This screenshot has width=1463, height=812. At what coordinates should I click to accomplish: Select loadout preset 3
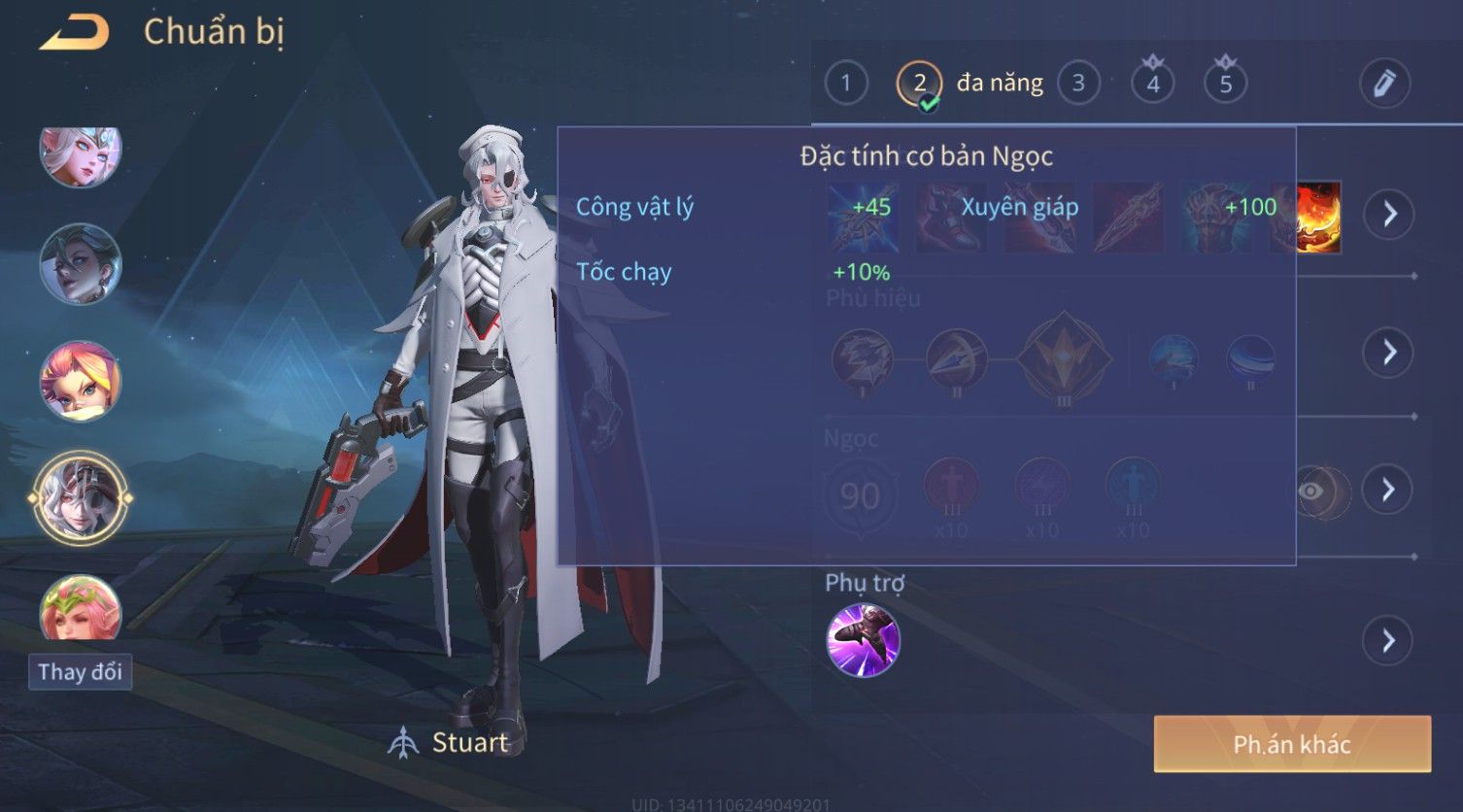click(1077, 84)
